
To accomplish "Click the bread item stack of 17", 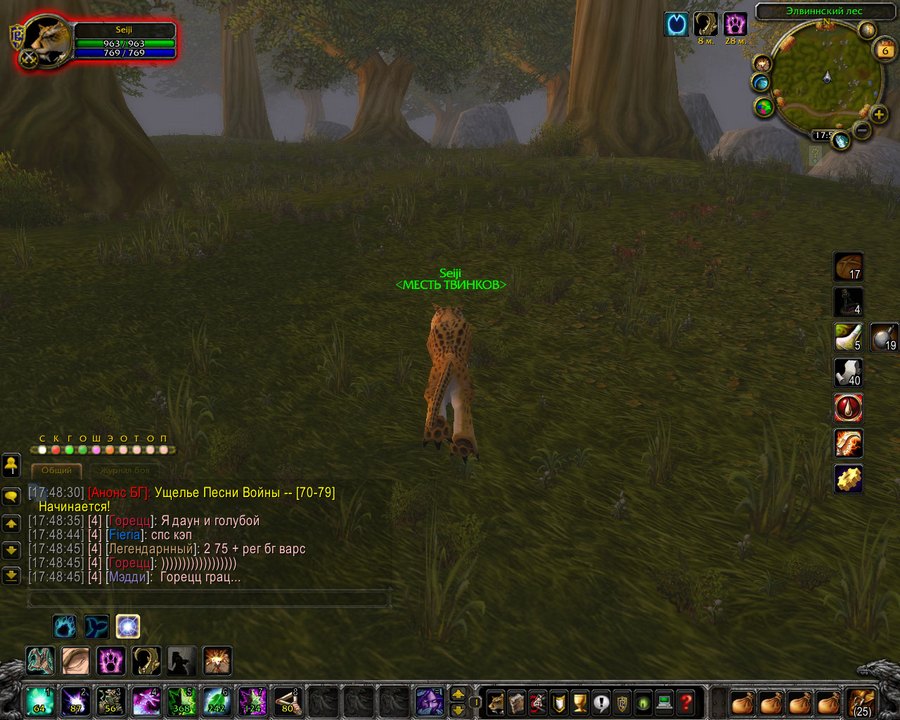I will click(849, 267).
